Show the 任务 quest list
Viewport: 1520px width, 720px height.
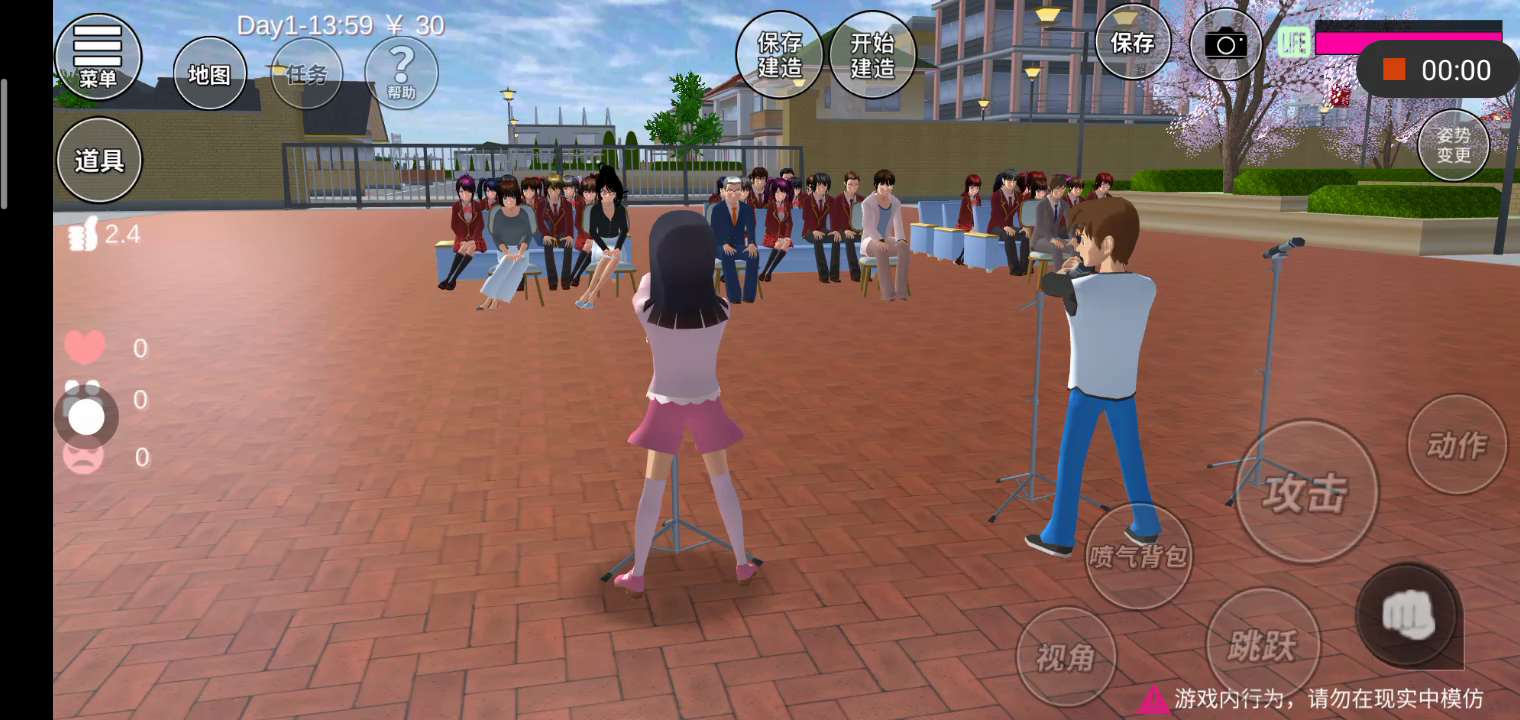click(306, 74)
